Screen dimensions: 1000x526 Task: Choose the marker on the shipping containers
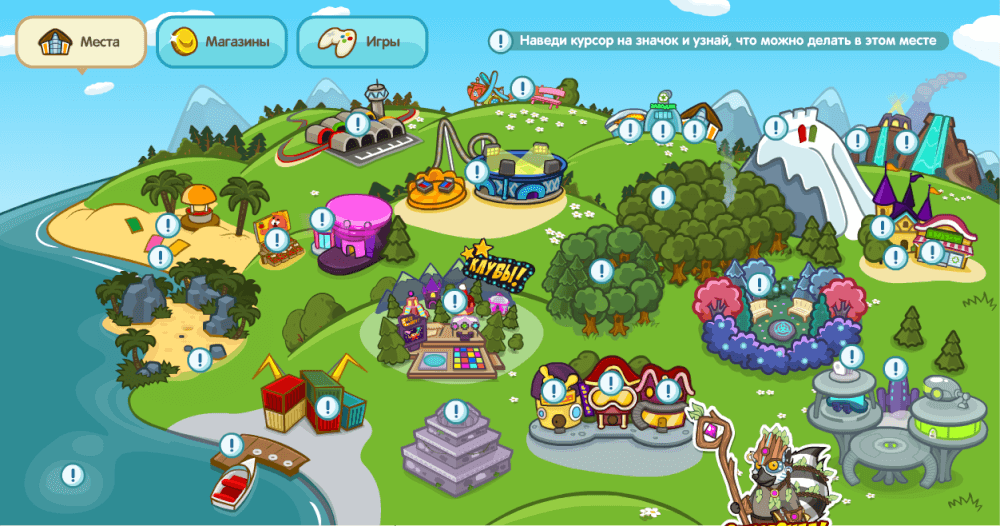327,407
